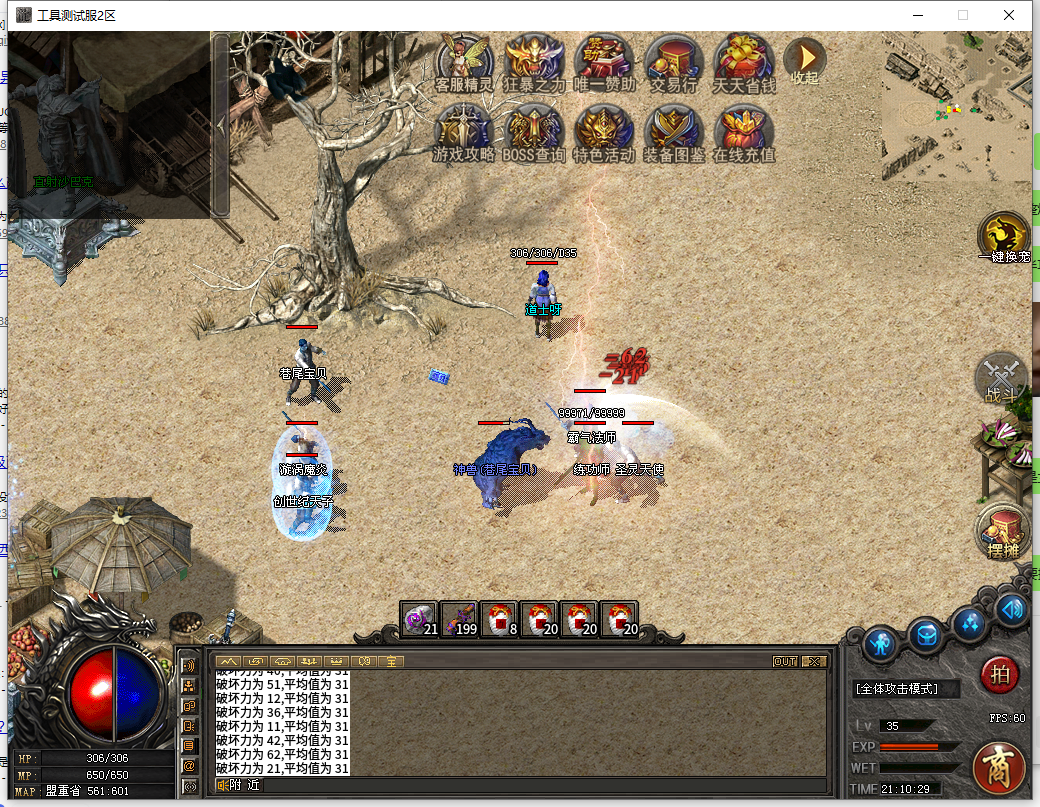Open the round 商 shop button
The height and width of the screenshot is (807, 1040).
pos(1000,768)
